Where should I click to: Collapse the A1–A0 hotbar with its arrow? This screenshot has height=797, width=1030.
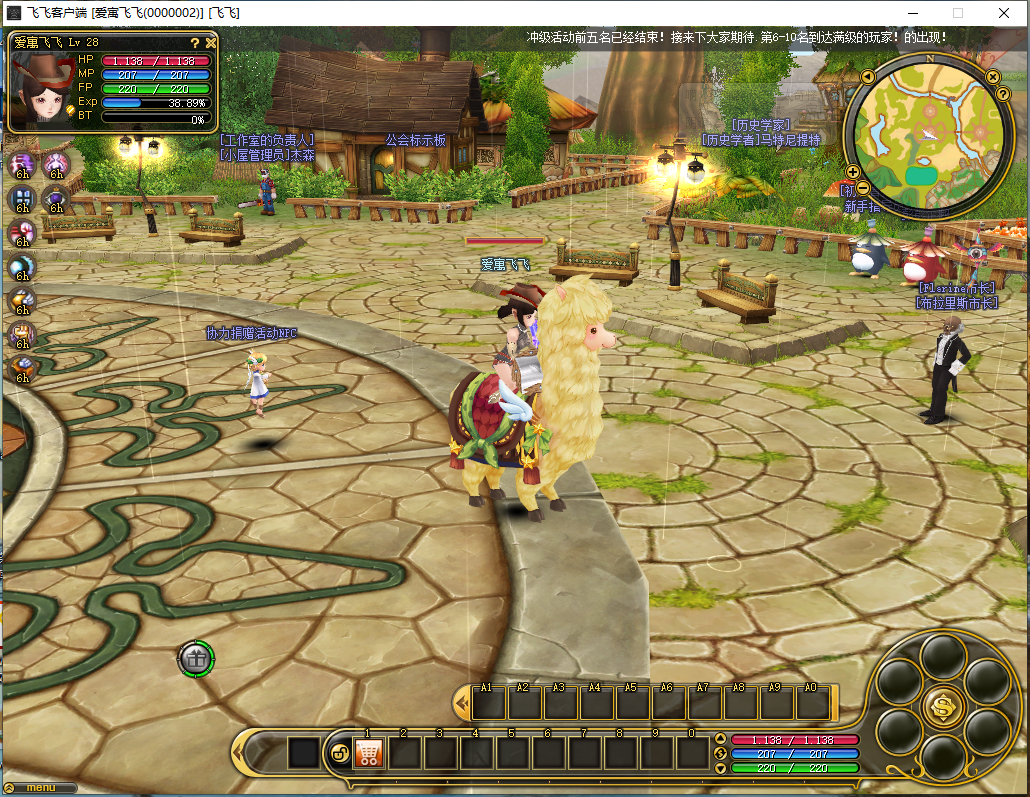pos(461,704)
